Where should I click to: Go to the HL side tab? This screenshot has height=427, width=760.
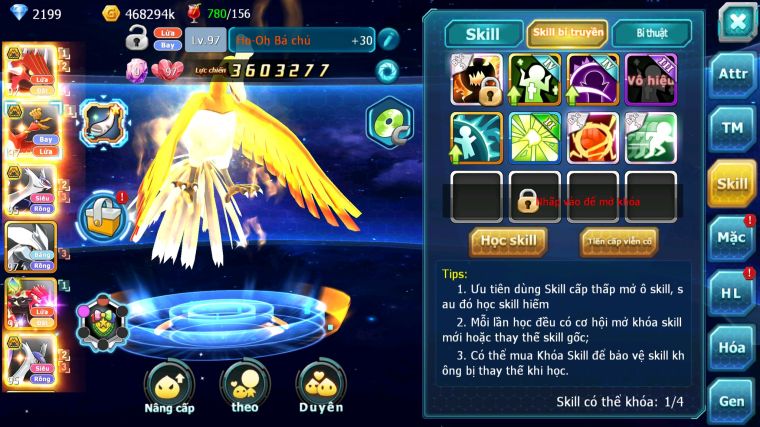pos(732,292)
